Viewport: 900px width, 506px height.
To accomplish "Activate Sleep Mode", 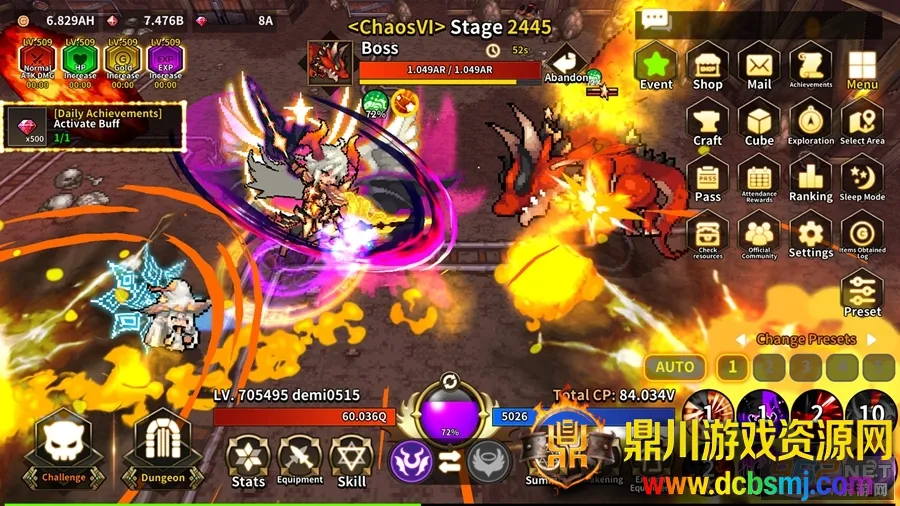I will (x=862, y=180).
